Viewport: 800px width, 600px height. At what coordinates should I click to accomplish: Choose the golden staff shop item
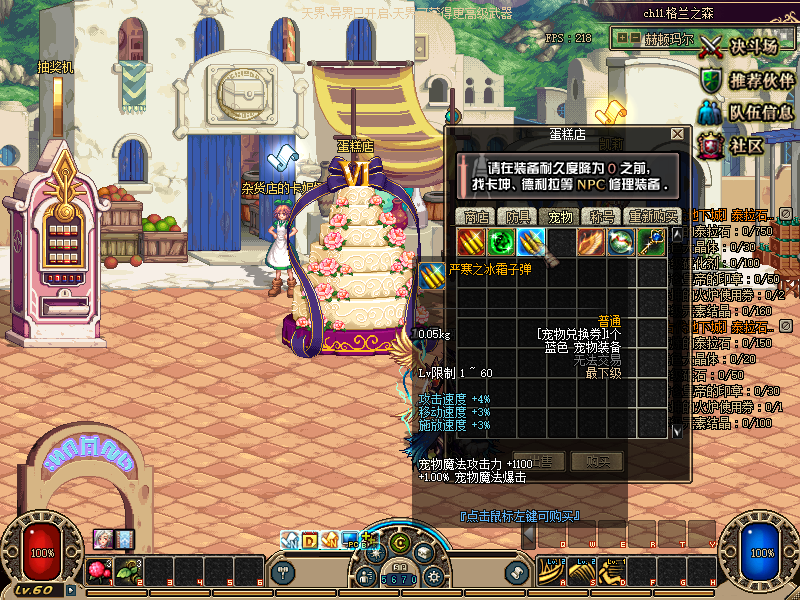[x=651, y=241]
